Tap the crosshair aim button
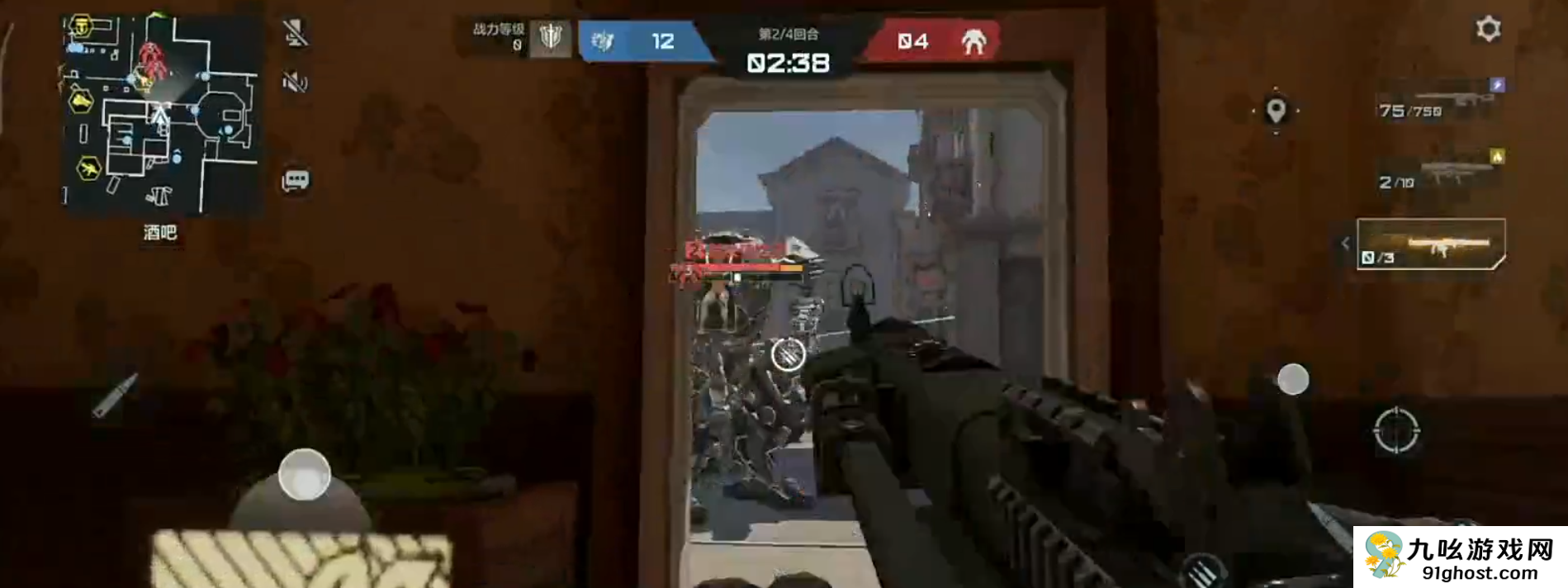 click(x=1396, y=430)
